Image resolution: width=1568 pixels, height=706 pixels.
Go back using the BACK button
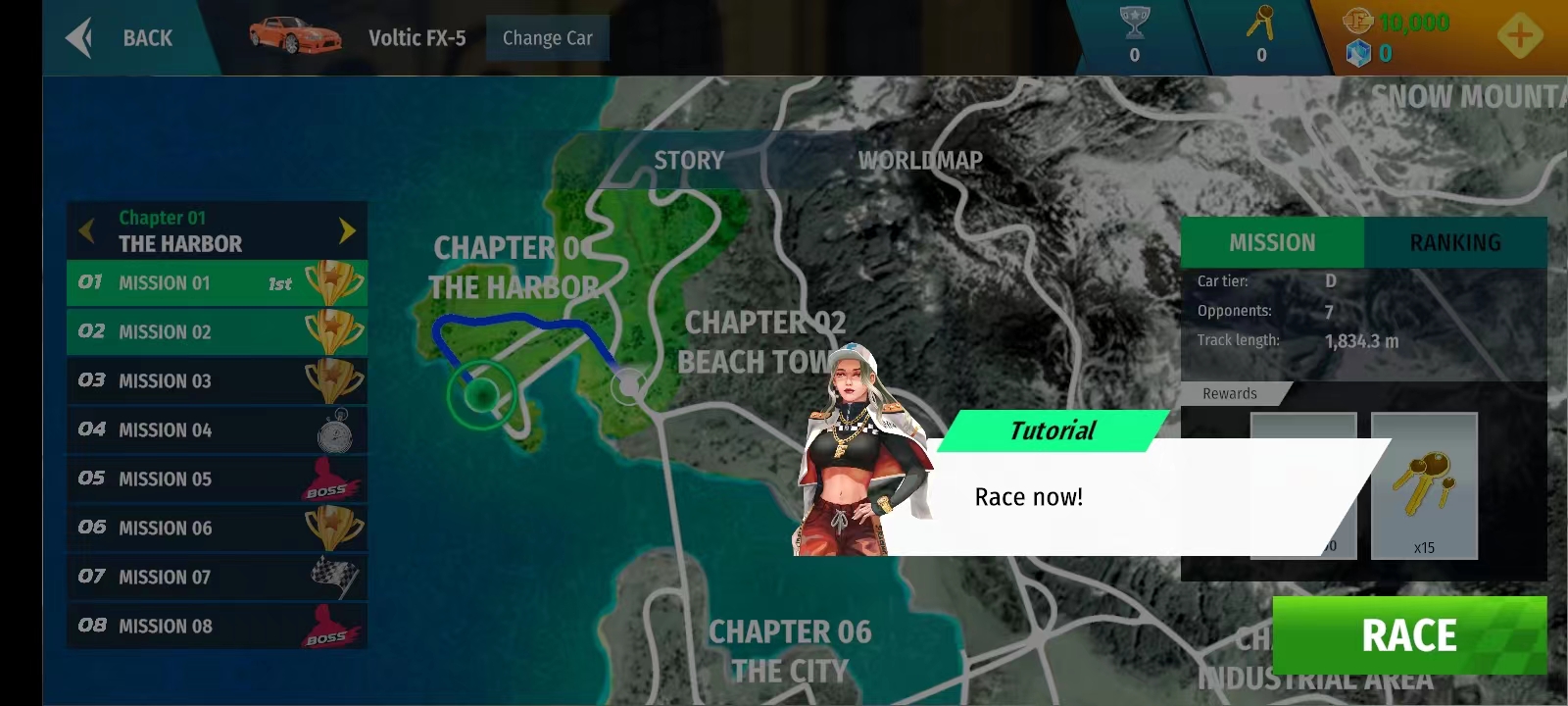[x=122, y=38]
